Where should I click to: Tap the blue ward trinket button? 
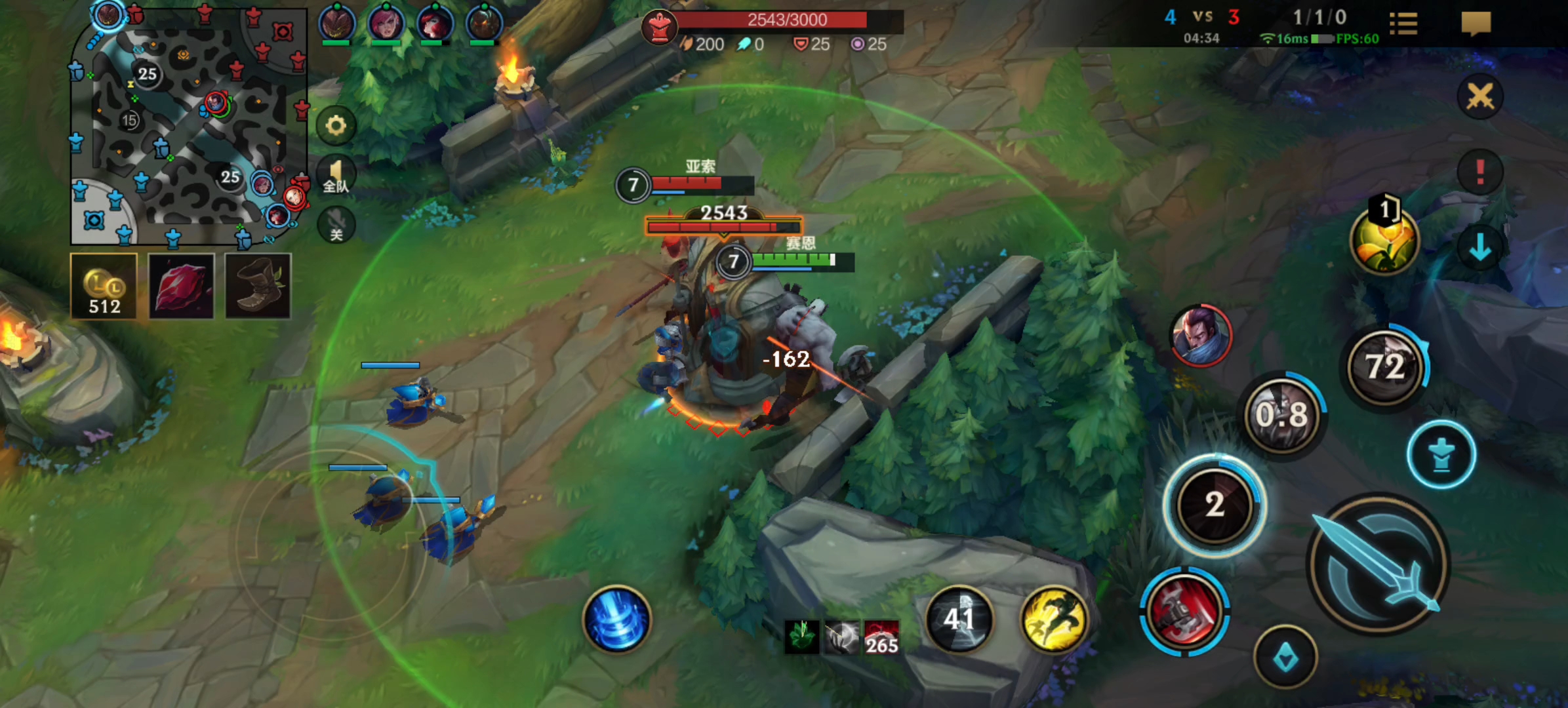pos(1285,657)
